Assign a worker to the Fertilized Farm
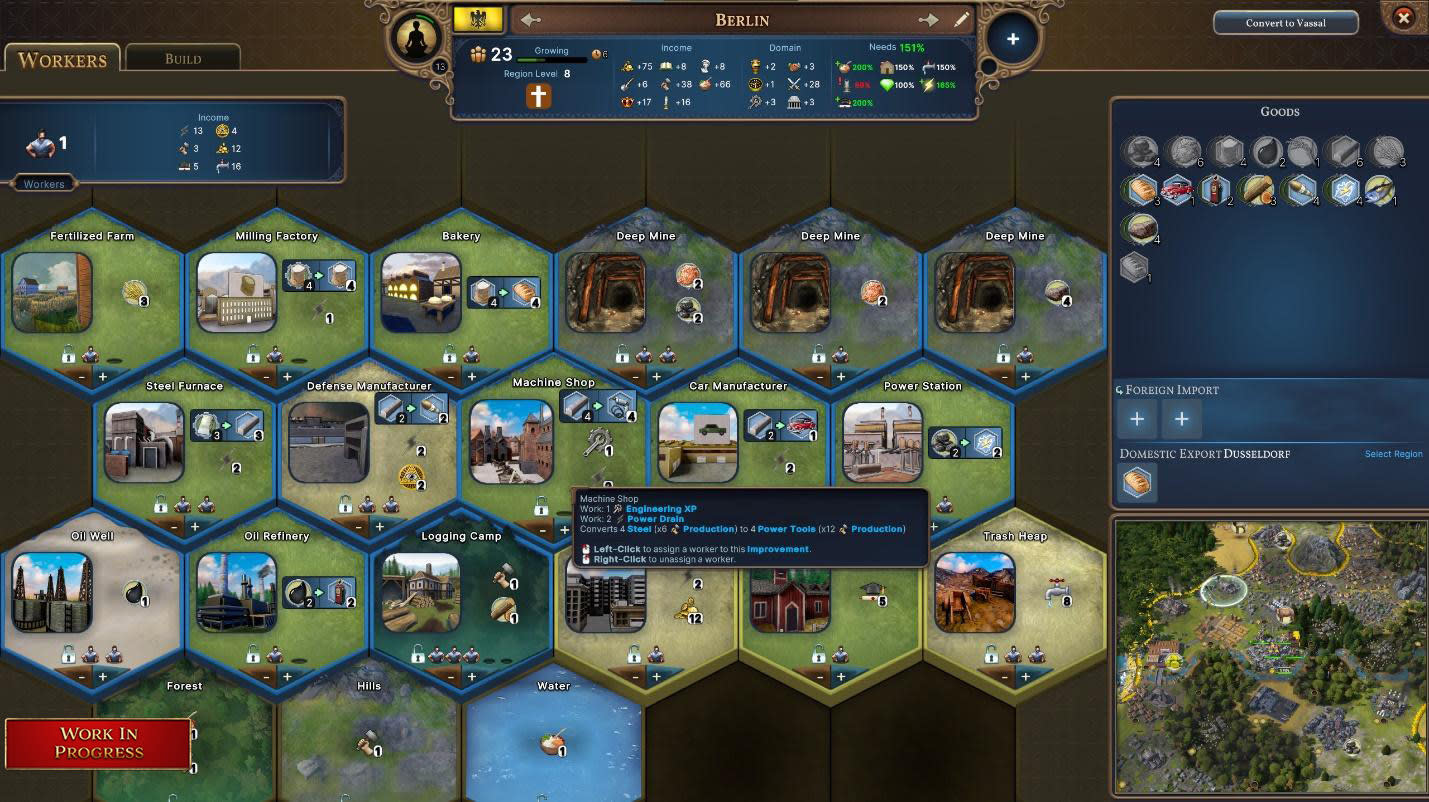This screenshot has height=802, width=1429. tap(103, 377)
